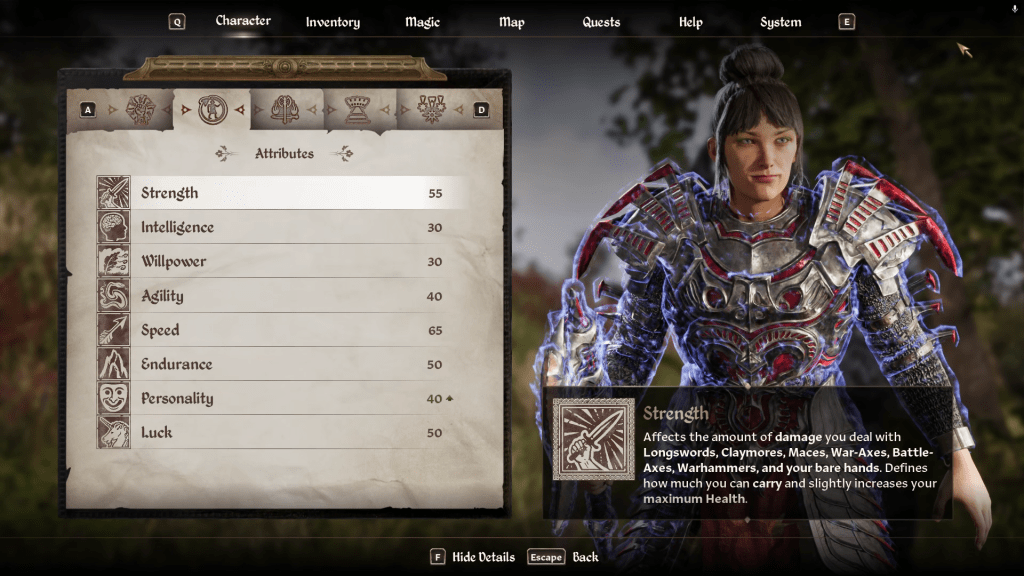This screenshot has height=576, width=1024.
Task: Select the Strength attribute row
Action: click(x=280, y=193)
